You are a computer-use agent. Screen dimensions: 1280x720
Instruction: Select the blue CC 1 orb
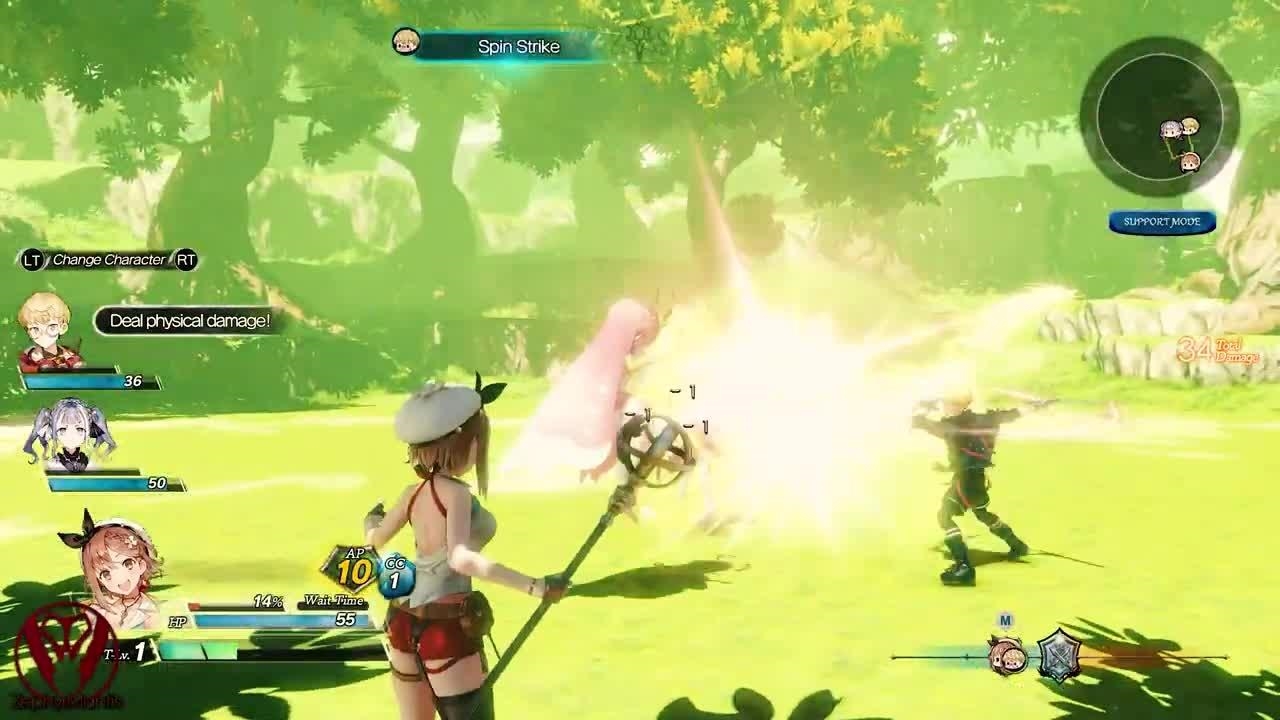tap(396, 575)
